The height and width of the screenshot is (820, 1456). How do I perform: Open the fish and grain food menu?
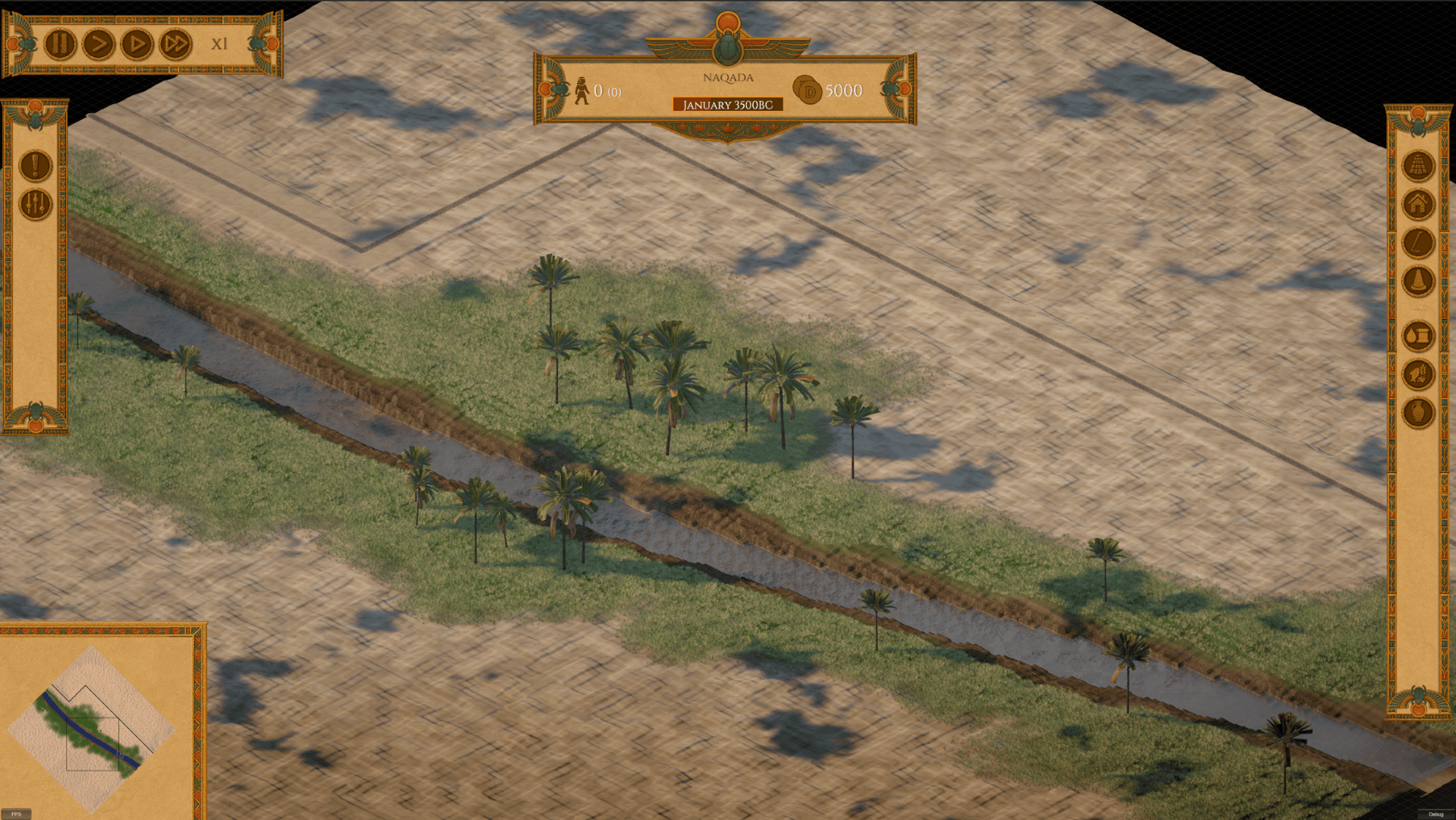[1417, 371]
